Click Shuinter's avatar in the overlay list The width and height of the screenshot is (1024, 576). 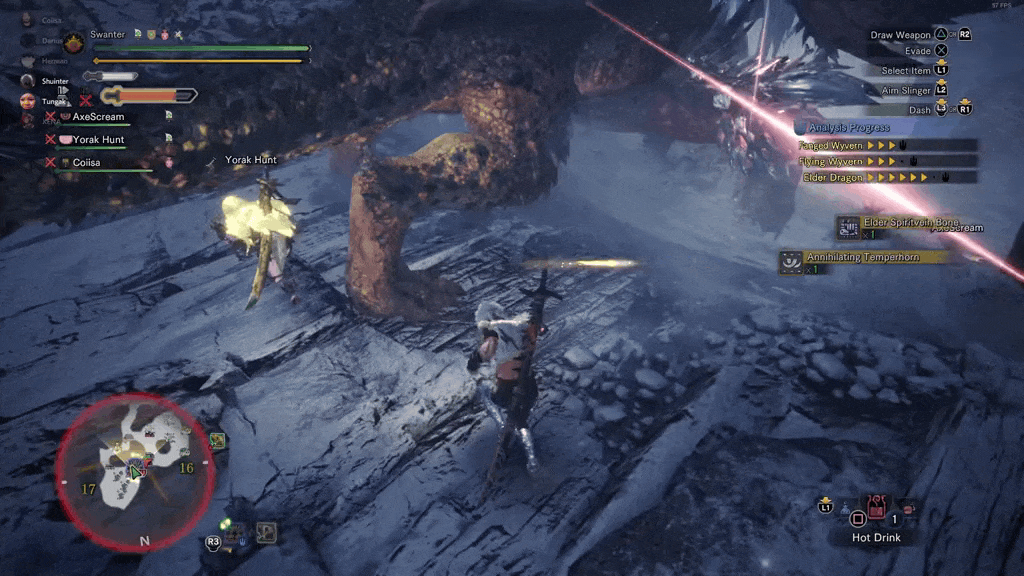point(27,80)
